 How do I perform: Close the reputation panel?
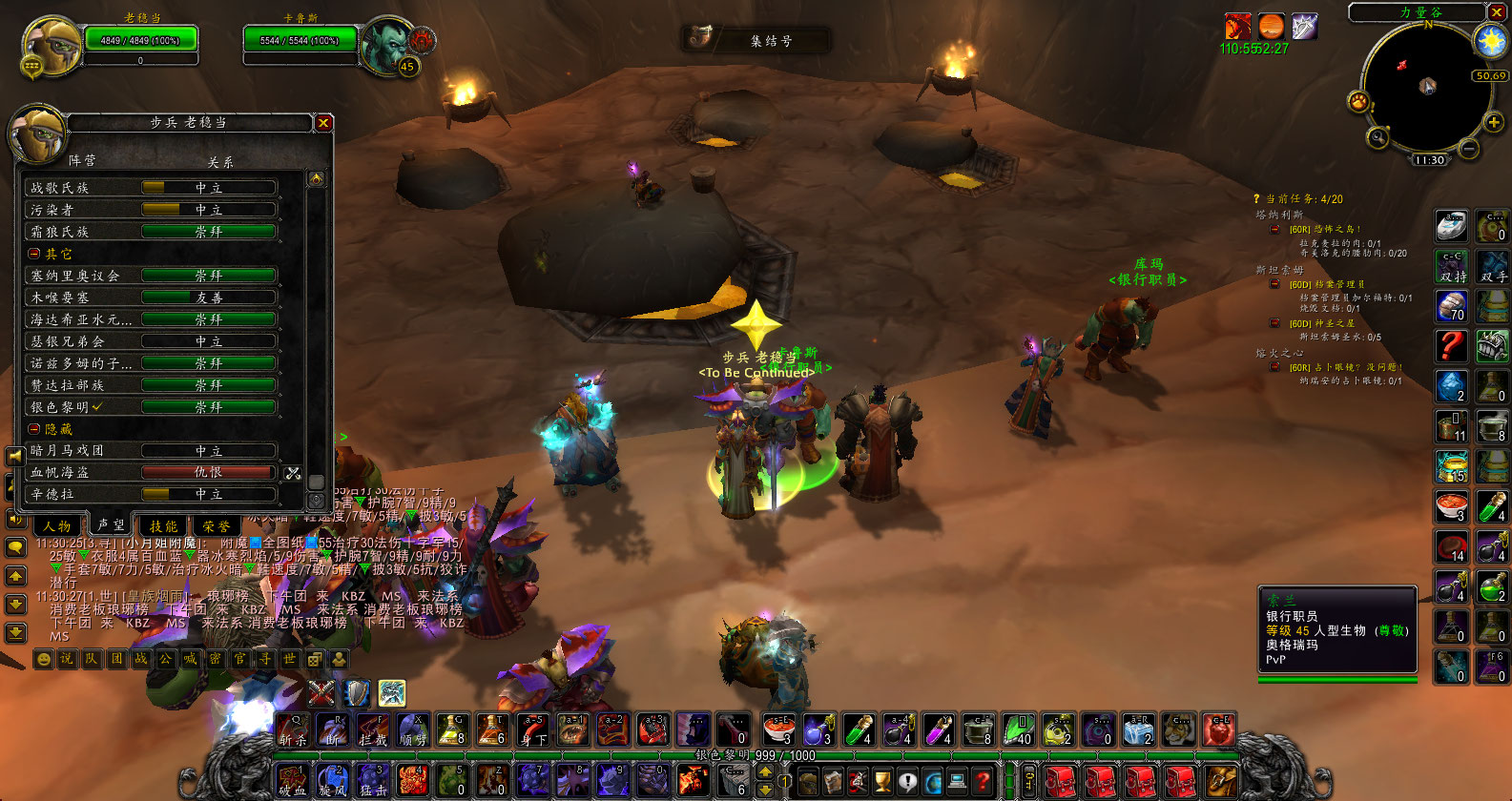click(323, 122)
